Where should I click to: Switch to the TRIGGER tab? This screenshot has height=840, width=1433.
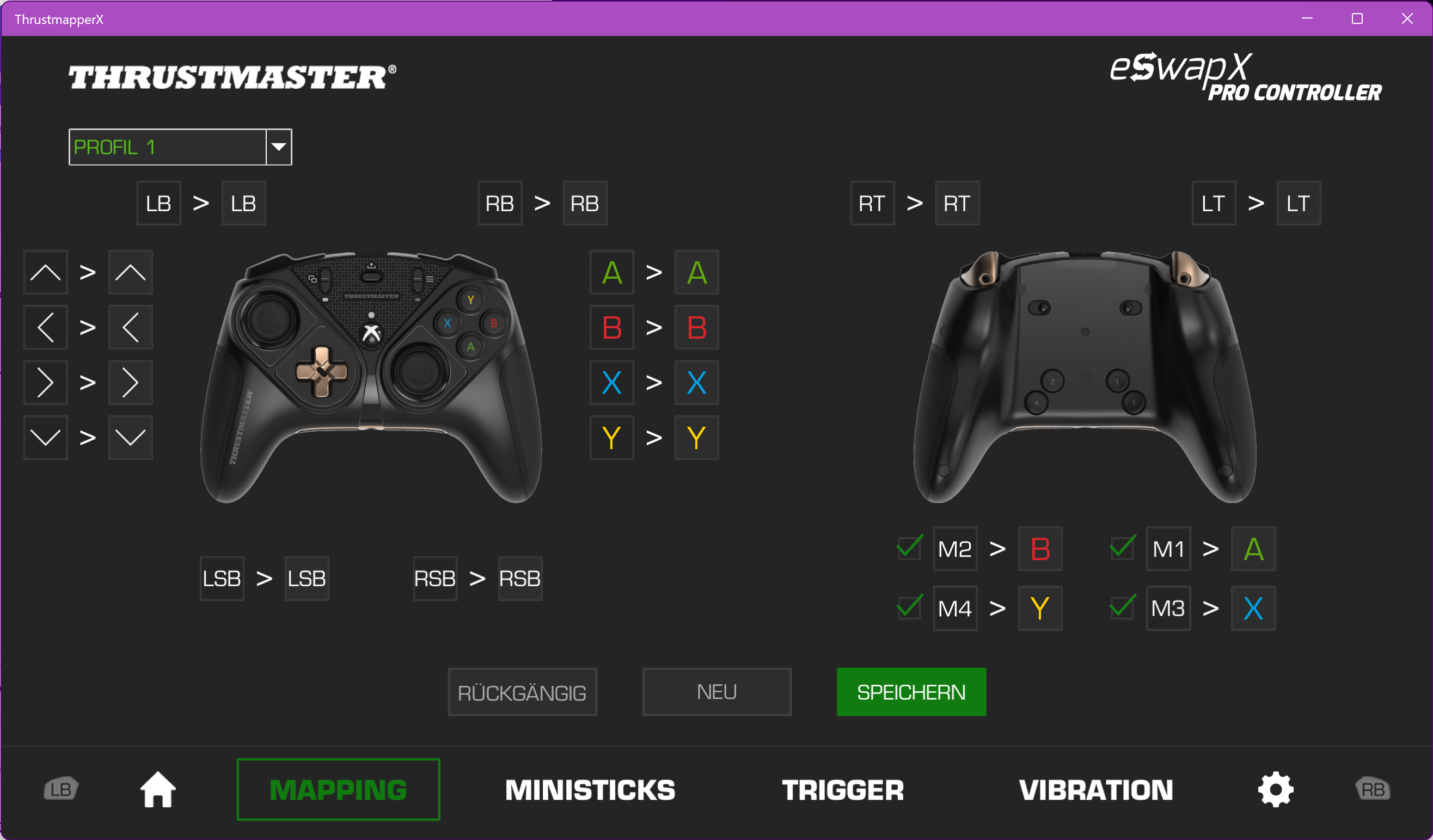click(843, 789)
